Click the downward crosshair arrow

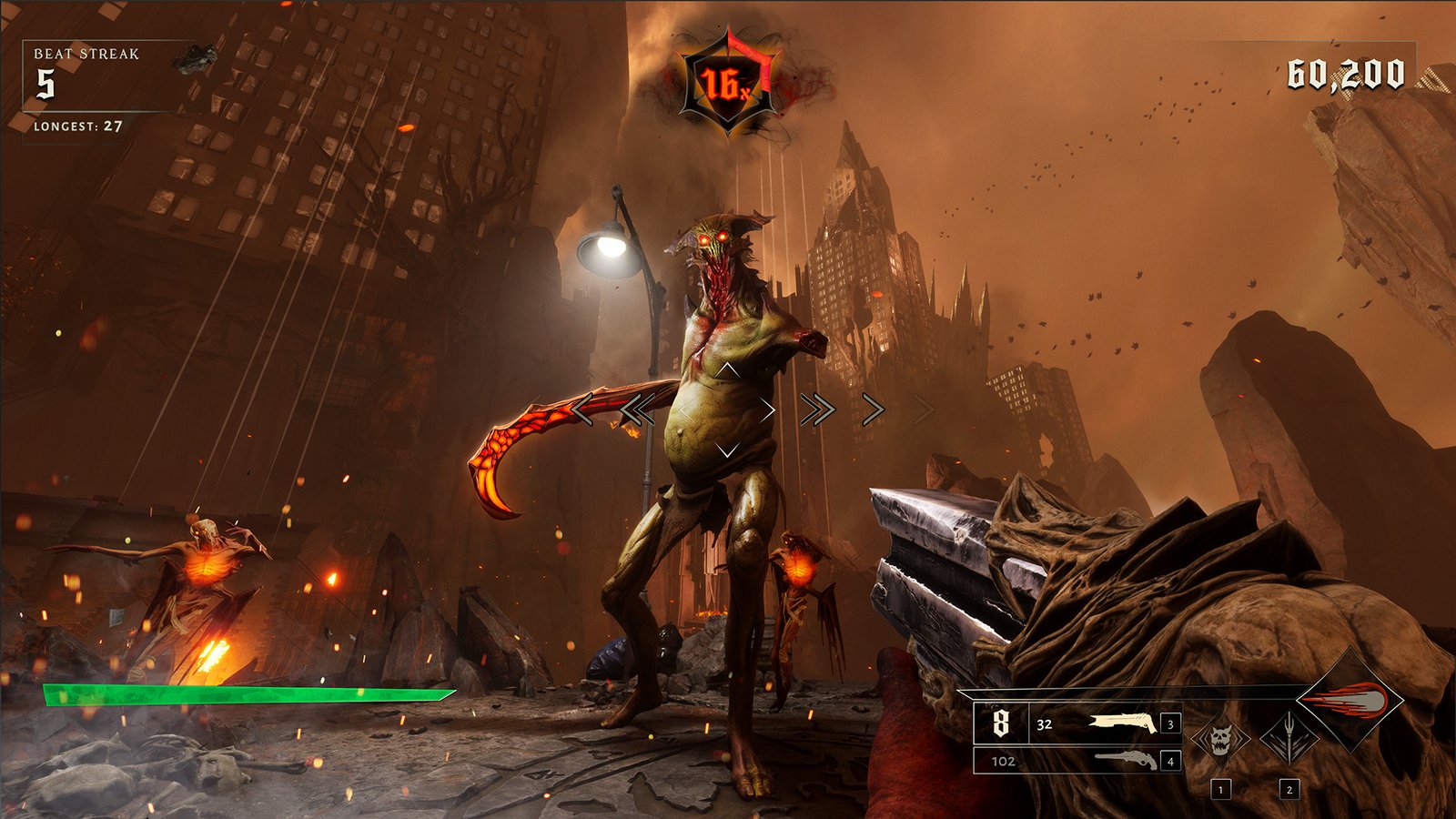[727, 448]
